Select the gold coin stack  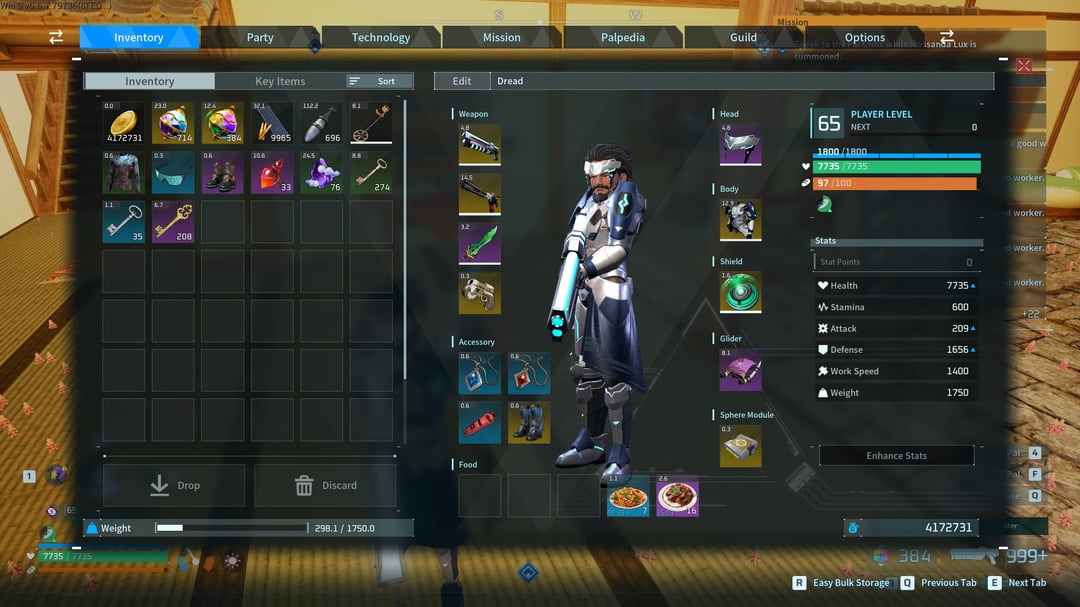[x=124, y=123]
